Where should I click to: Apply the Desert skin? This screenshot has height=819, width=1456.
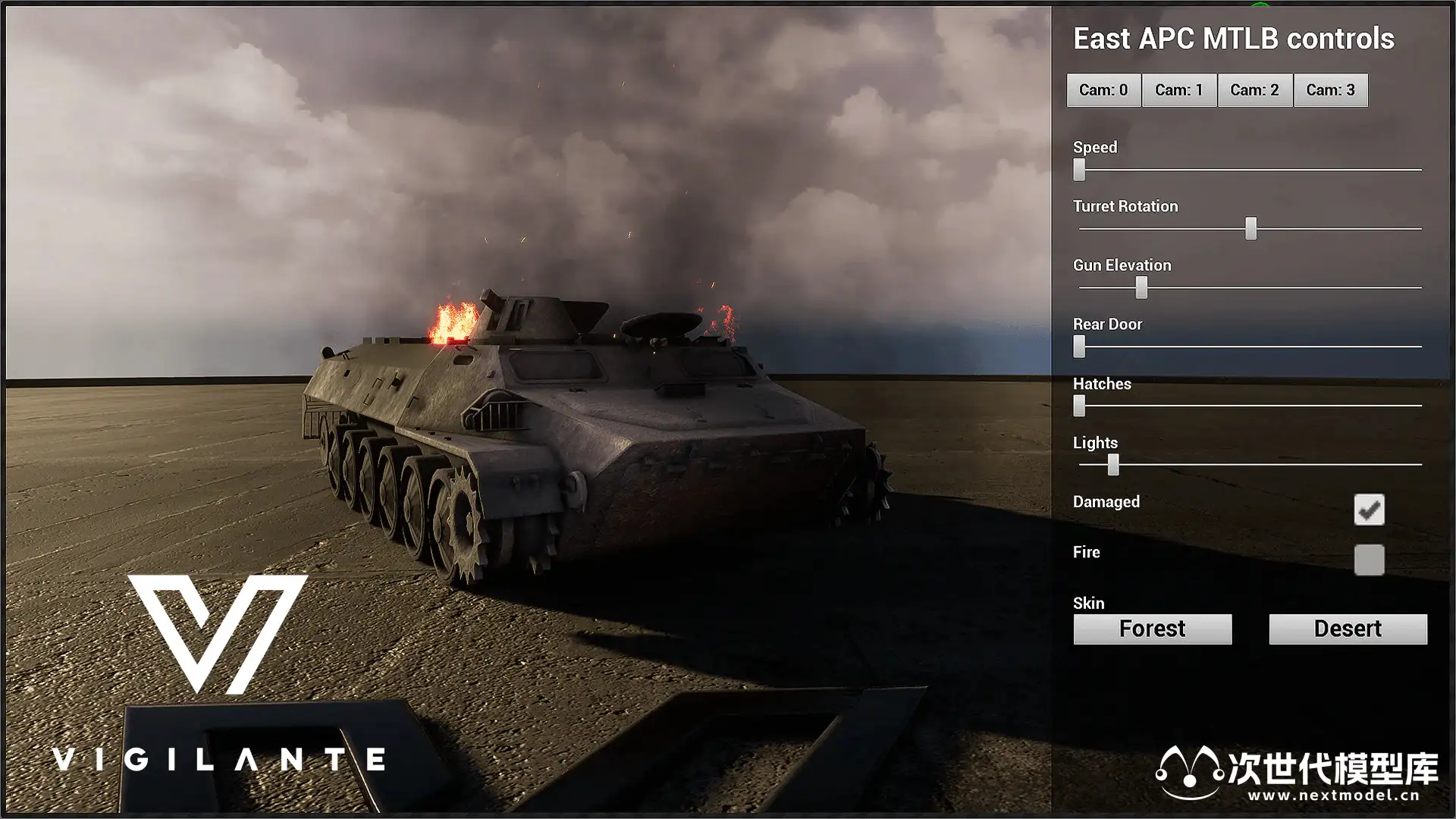click(1348, 629)
